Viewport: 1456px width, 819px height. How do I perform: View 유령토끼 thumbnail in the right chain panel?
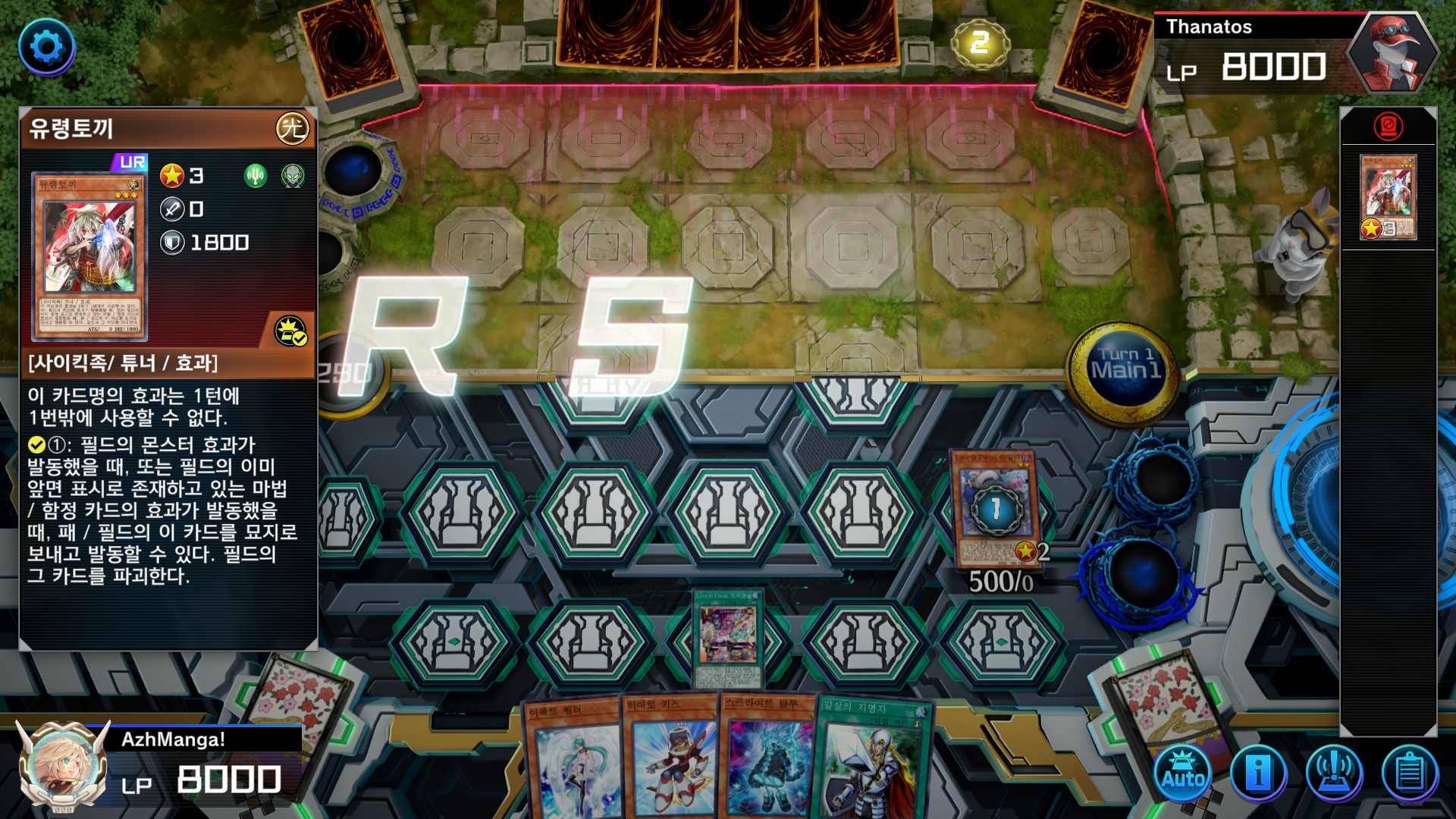[1389, 197]
